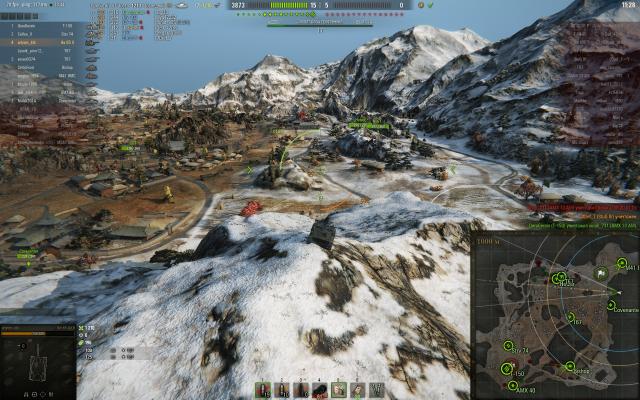Click the minimap in the corner
Viewport: 640px width, 400px height.
(555, 317)
